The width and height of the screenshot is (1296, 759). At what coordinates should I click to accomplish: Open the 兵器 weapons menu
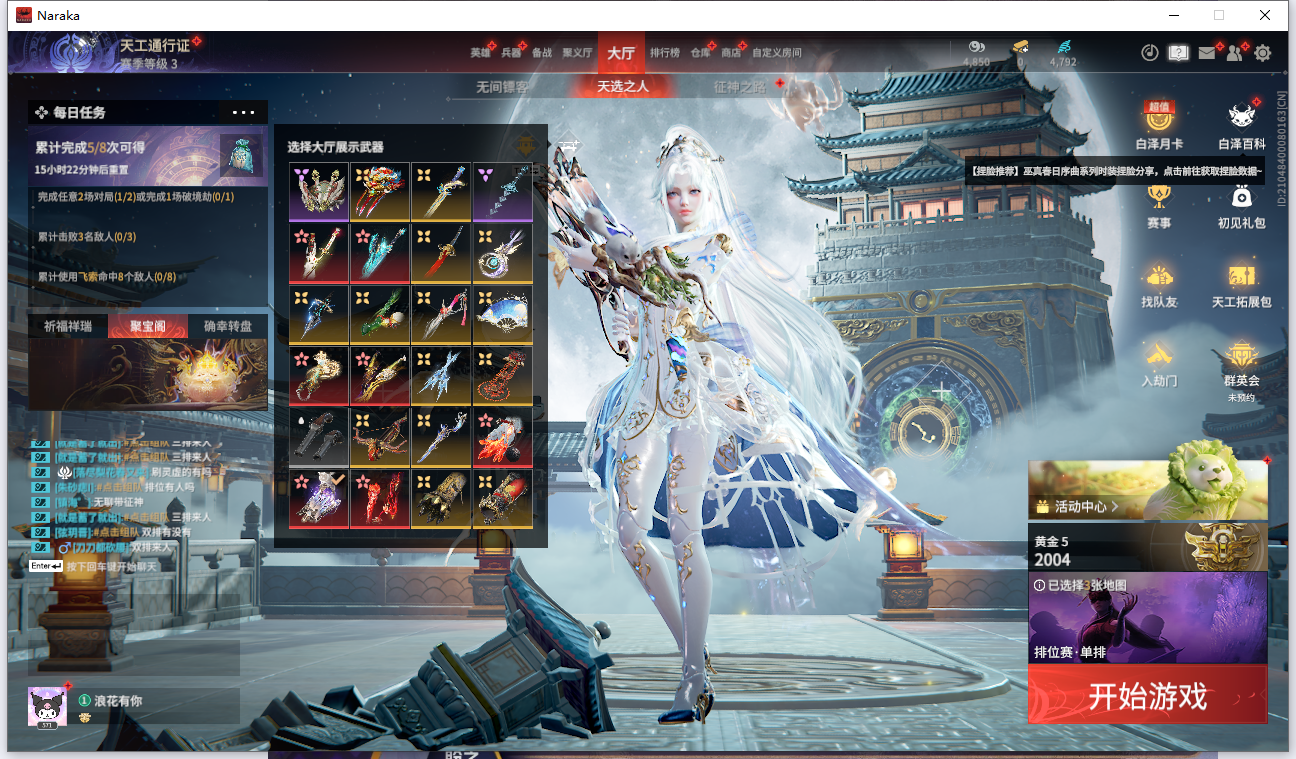coord(511,53)
